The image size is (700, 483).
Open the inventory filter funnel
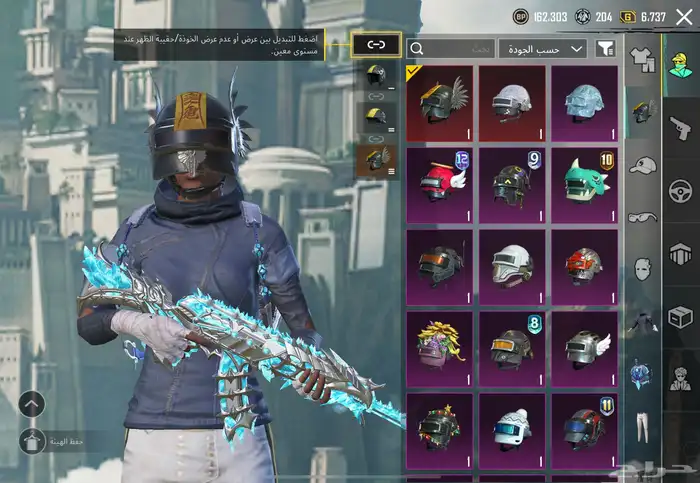(606, 48)
